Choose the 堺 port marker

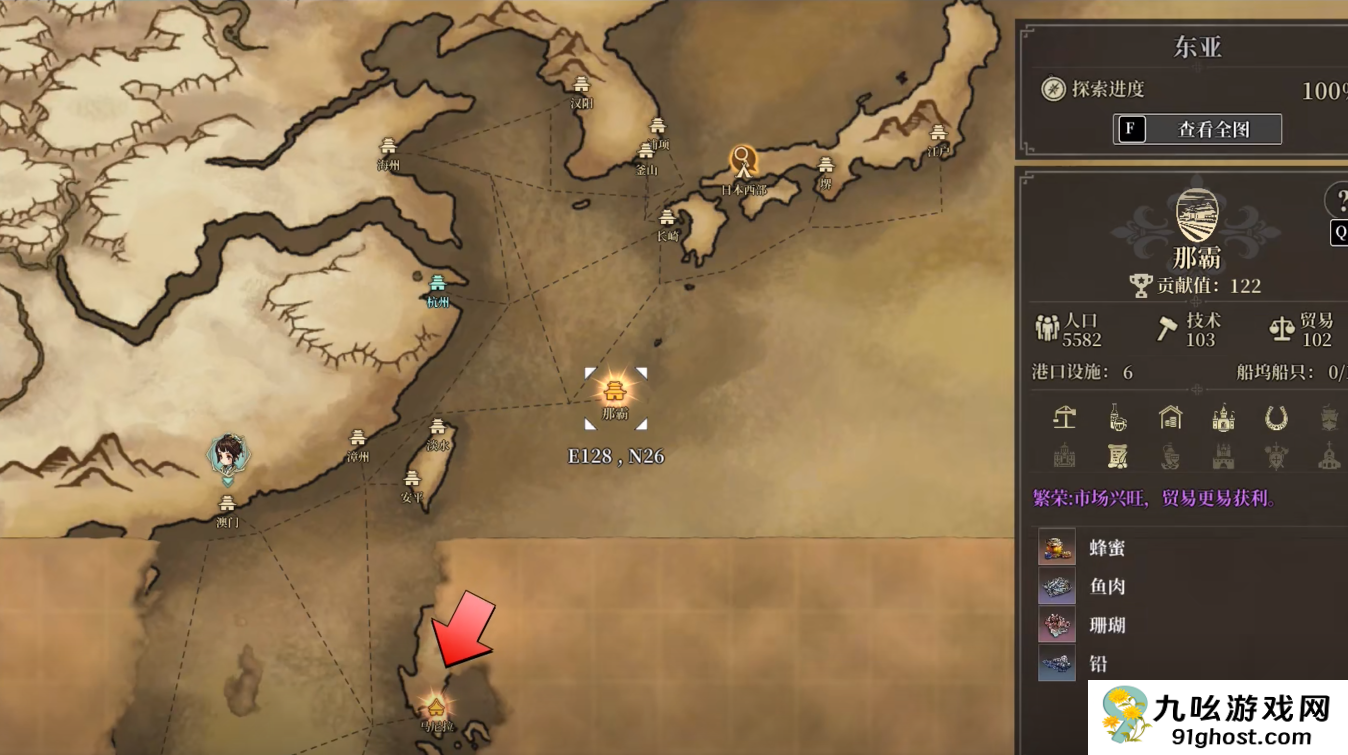826,166
